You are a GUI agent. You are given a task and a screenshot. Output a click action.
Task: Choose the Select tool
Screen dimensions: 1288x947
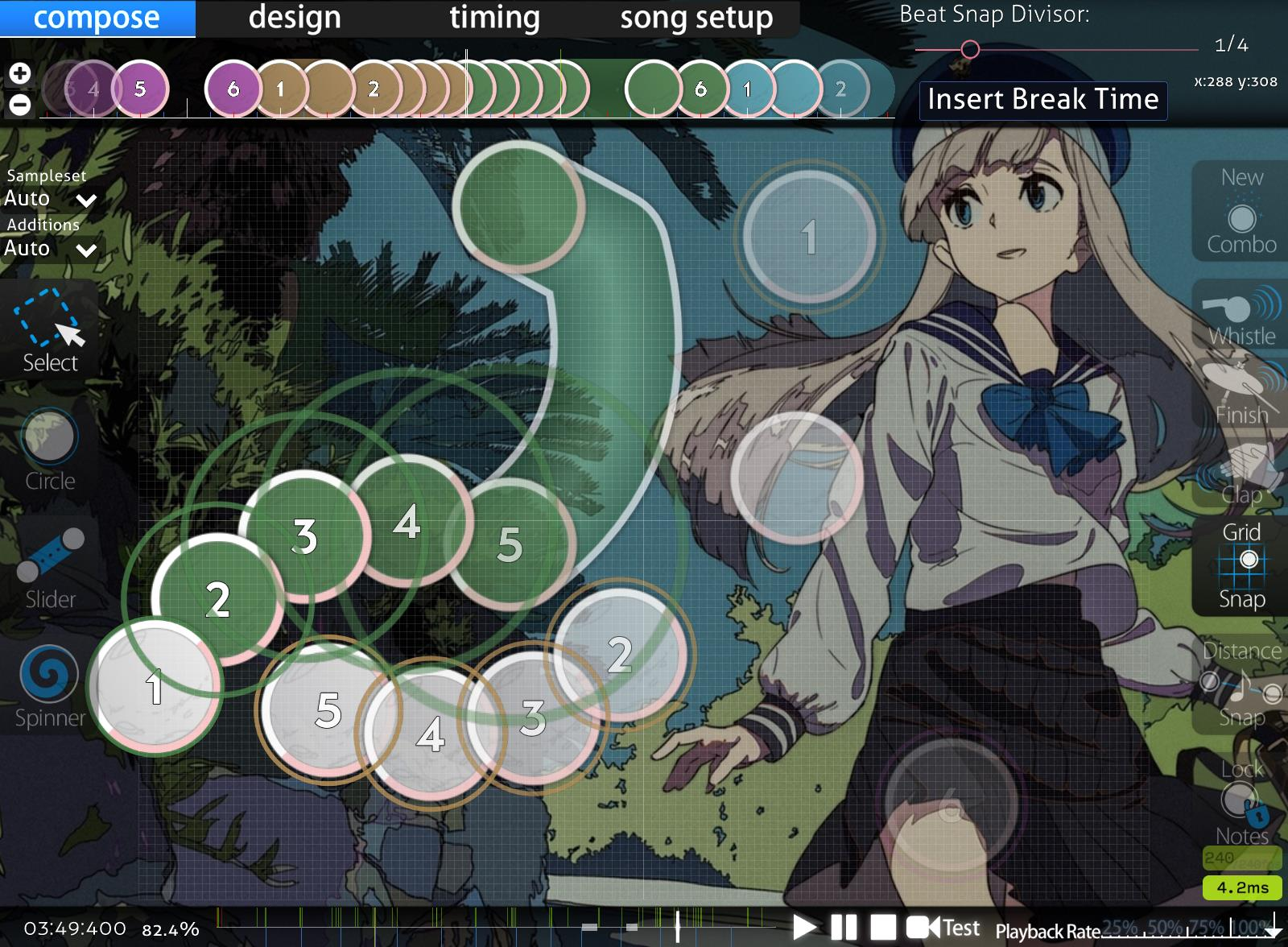tap(50, 330)
